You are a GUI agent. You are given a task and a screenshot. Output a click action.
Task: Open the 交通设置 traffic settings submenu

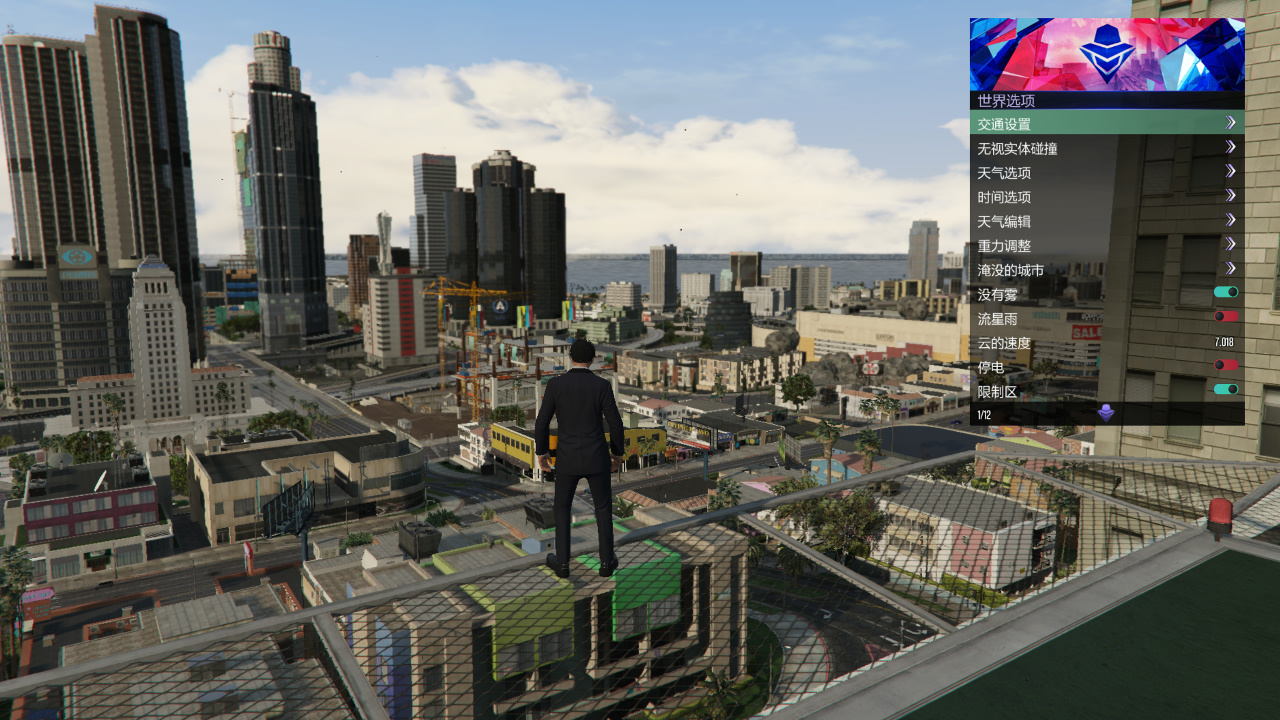pos(1106,123)
